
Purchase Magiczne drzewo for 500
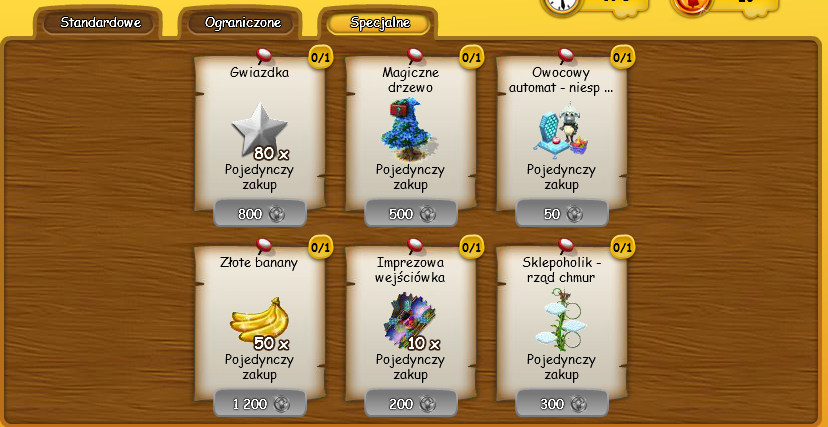pos(411,213)
